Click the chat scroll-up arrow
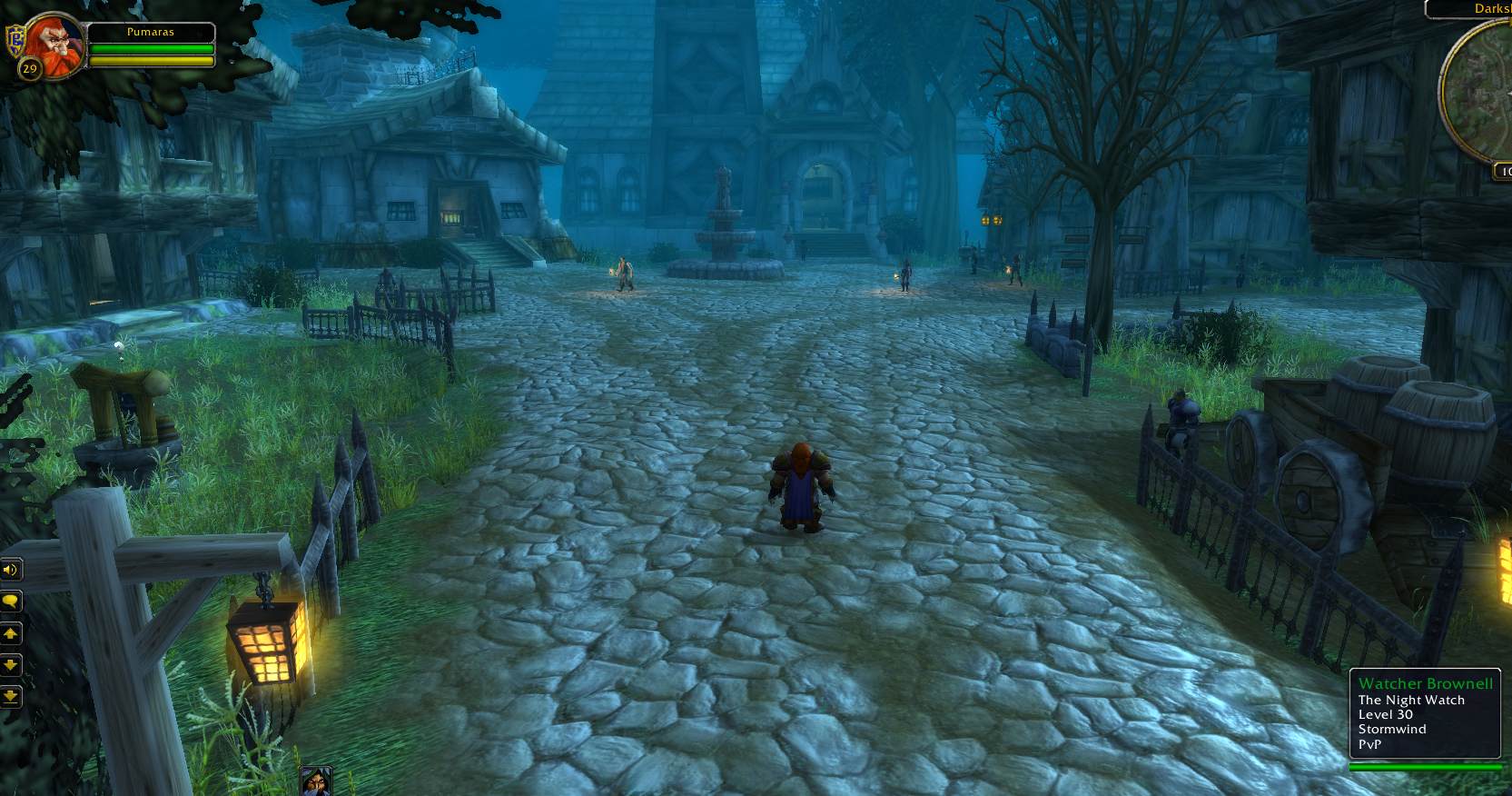The height and width of the screenshot is (796, 1512). (11, 633)
